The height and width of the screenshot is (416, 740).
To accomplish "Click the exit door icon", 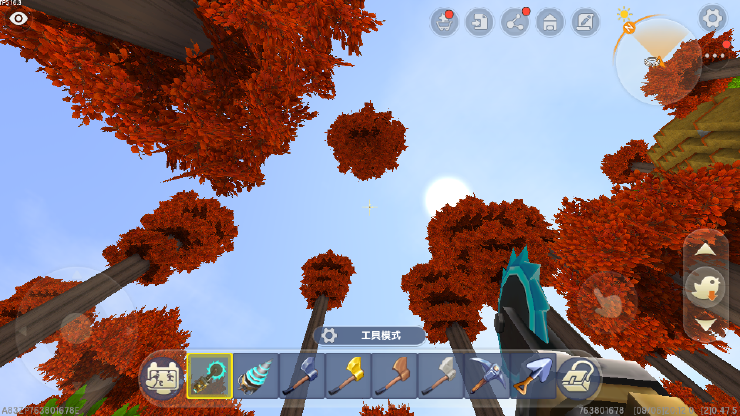I will (x=480, y=22).
